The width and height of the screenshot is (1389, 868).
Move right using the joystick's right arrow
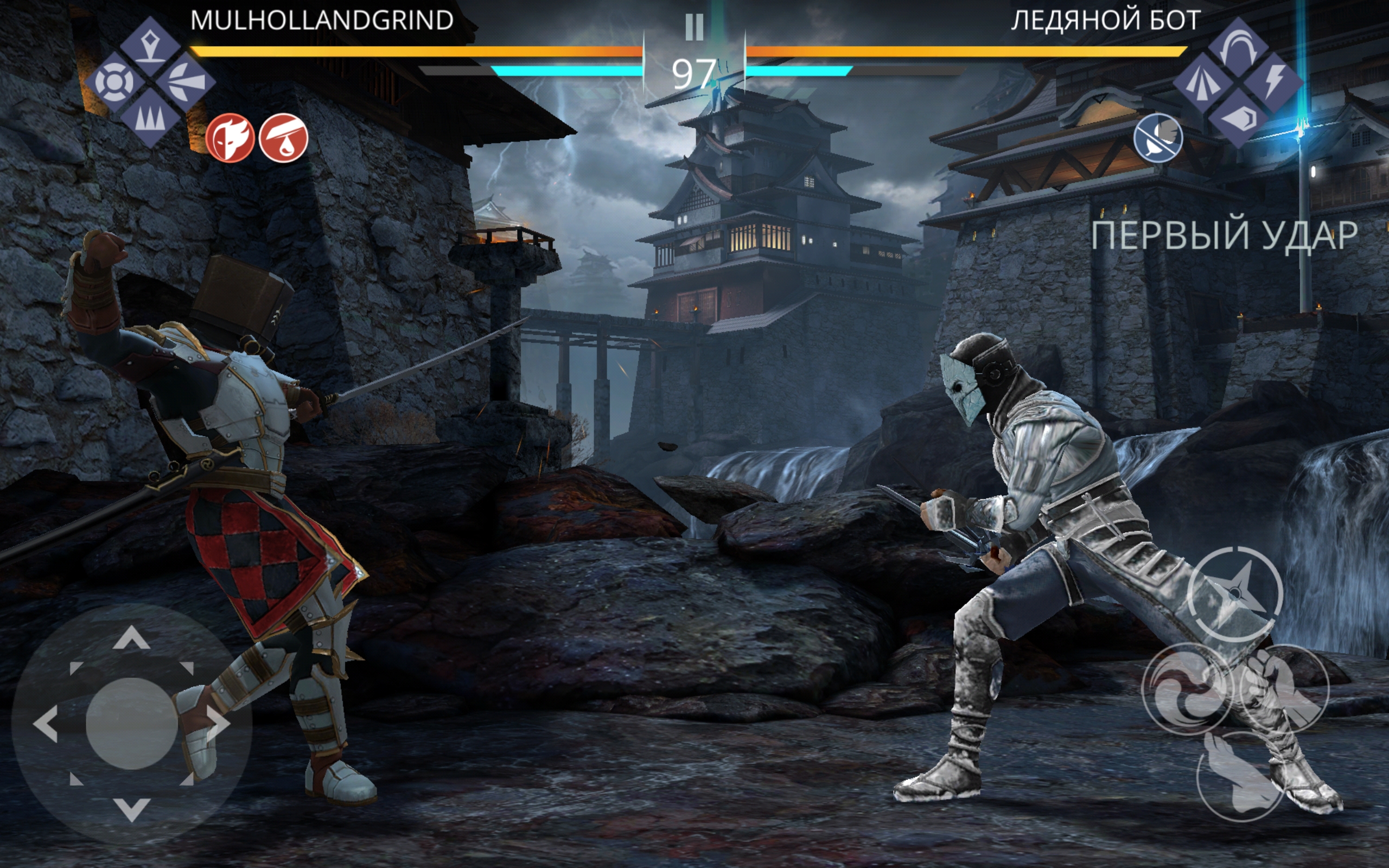(218, 723)
